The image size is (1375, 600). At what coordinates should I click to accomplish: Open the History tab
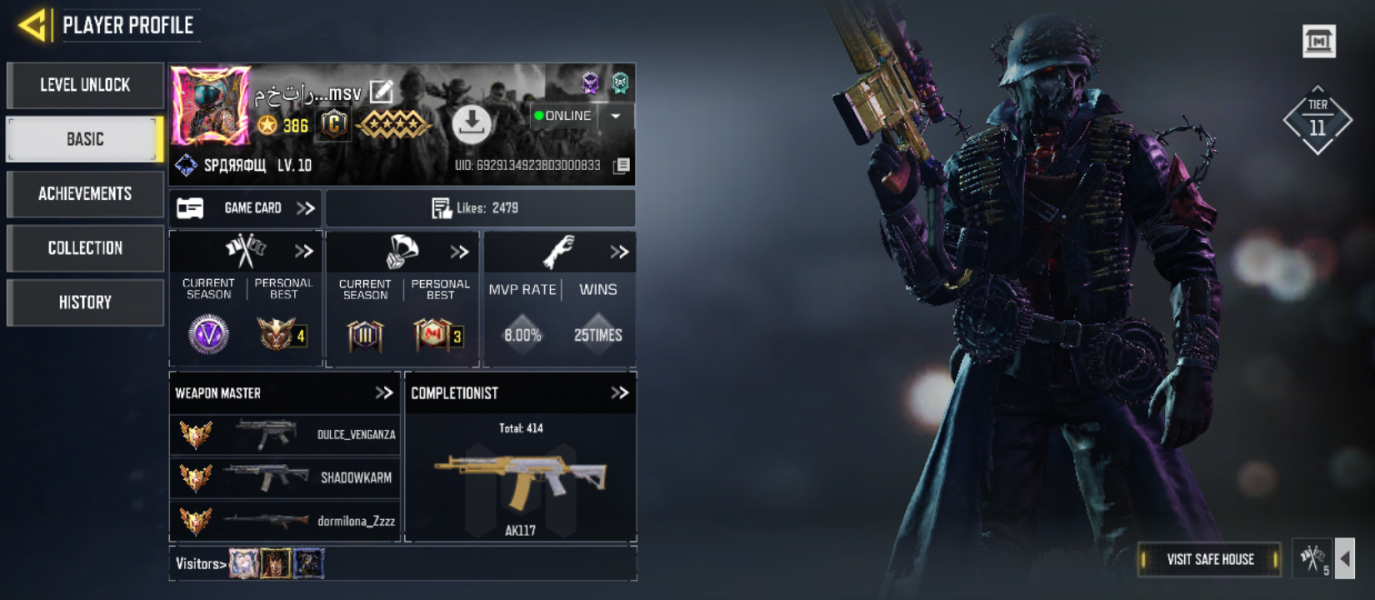(85, 302)
